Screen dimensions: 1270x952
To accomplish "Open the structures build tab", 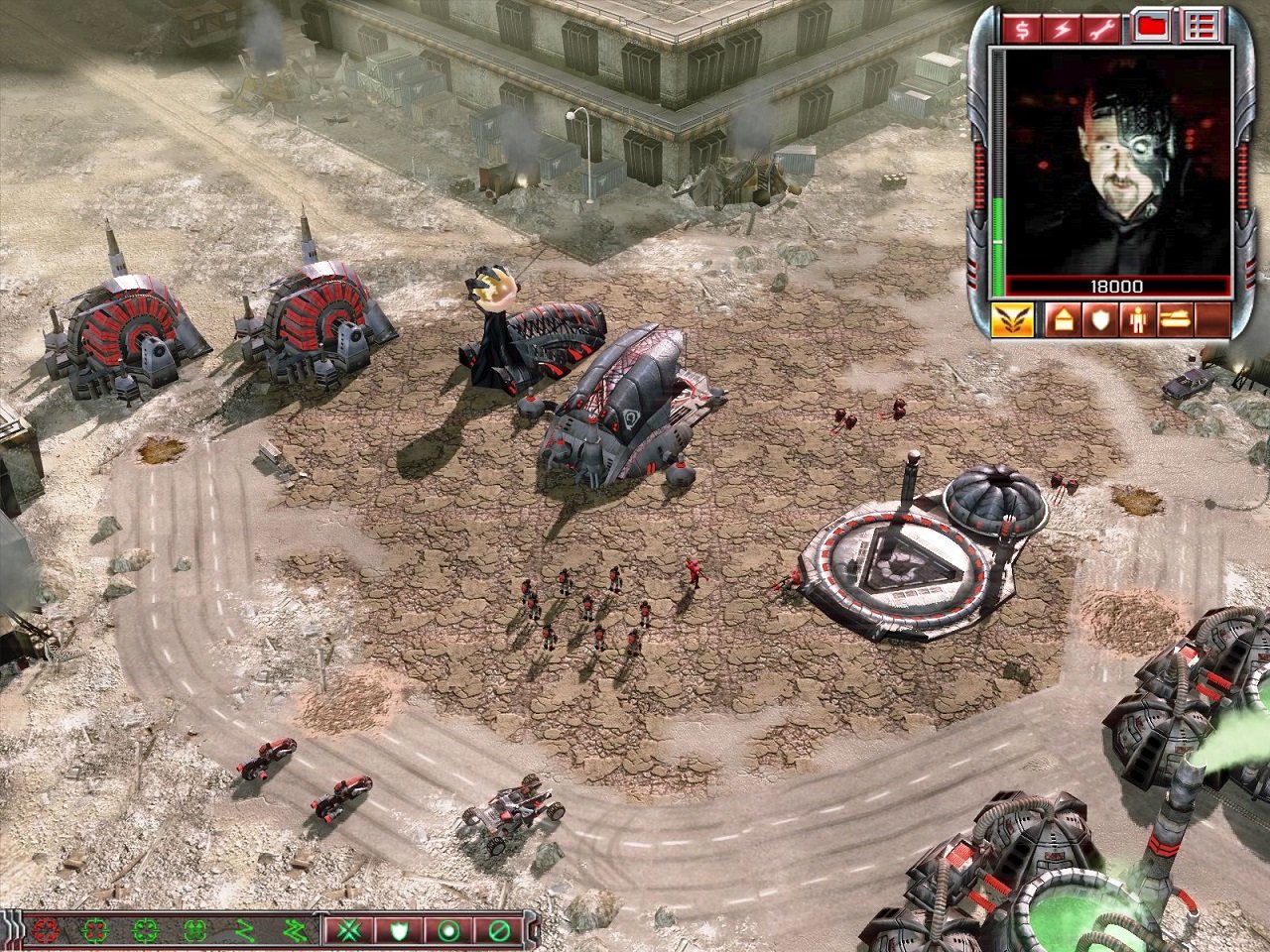I will 1063,321.
